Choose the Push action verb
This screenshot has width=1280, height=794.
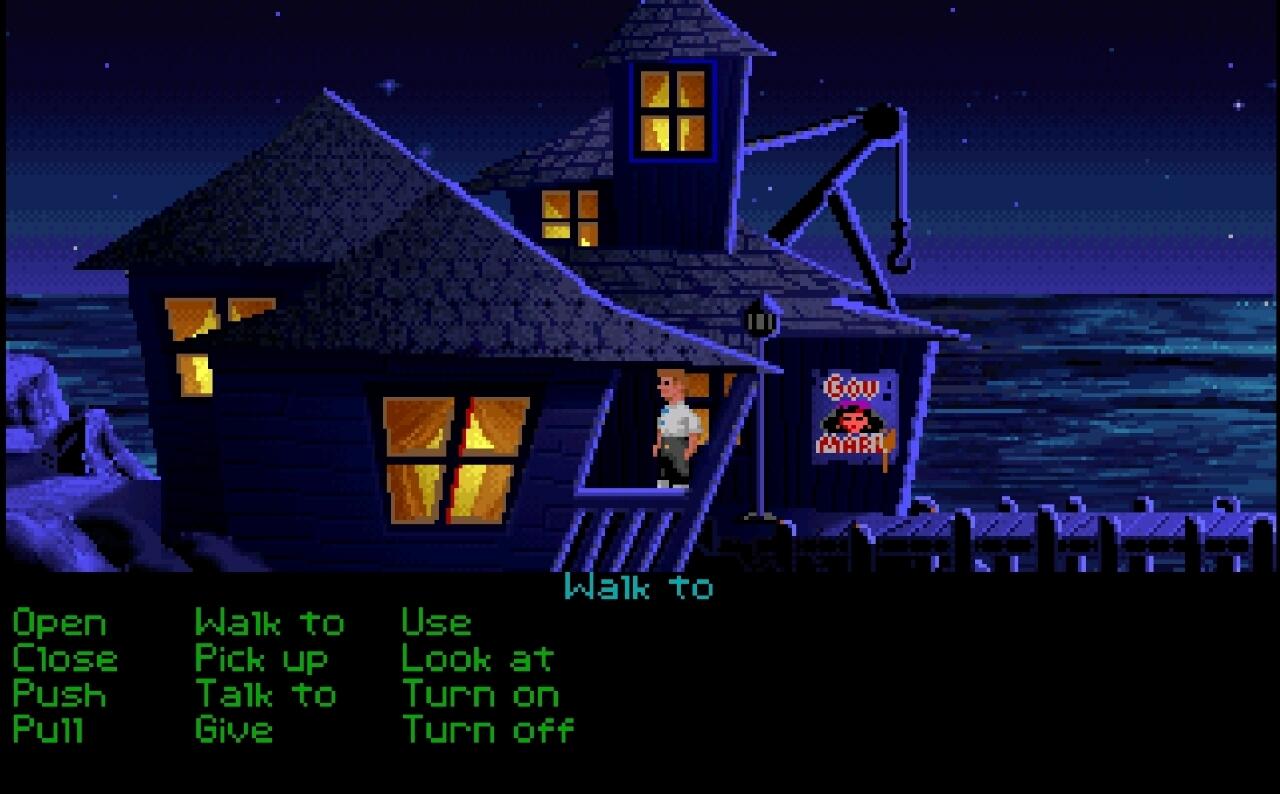tap(58, 694)
